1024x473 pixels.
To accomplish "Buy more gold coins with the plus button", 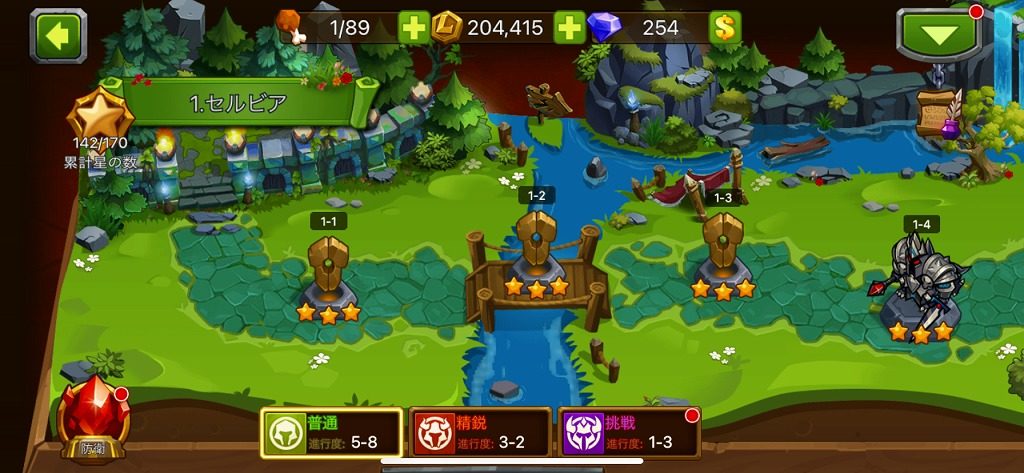I will [x=568, y=28].
